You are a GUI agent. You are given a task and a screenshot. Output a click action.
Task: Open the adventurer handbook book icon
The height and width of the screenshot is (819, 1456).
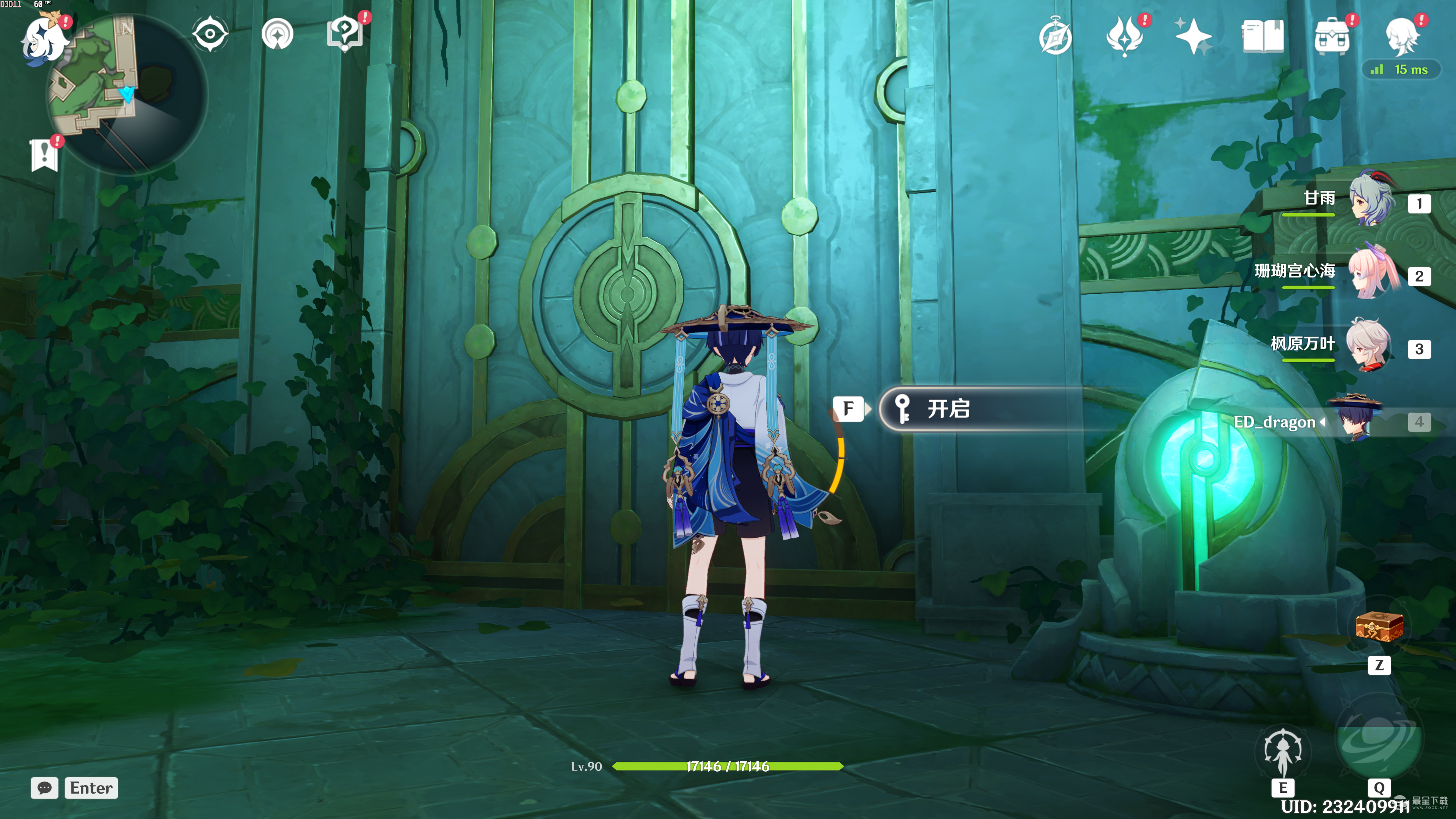pyautogui.click(x=1263, y=37)
